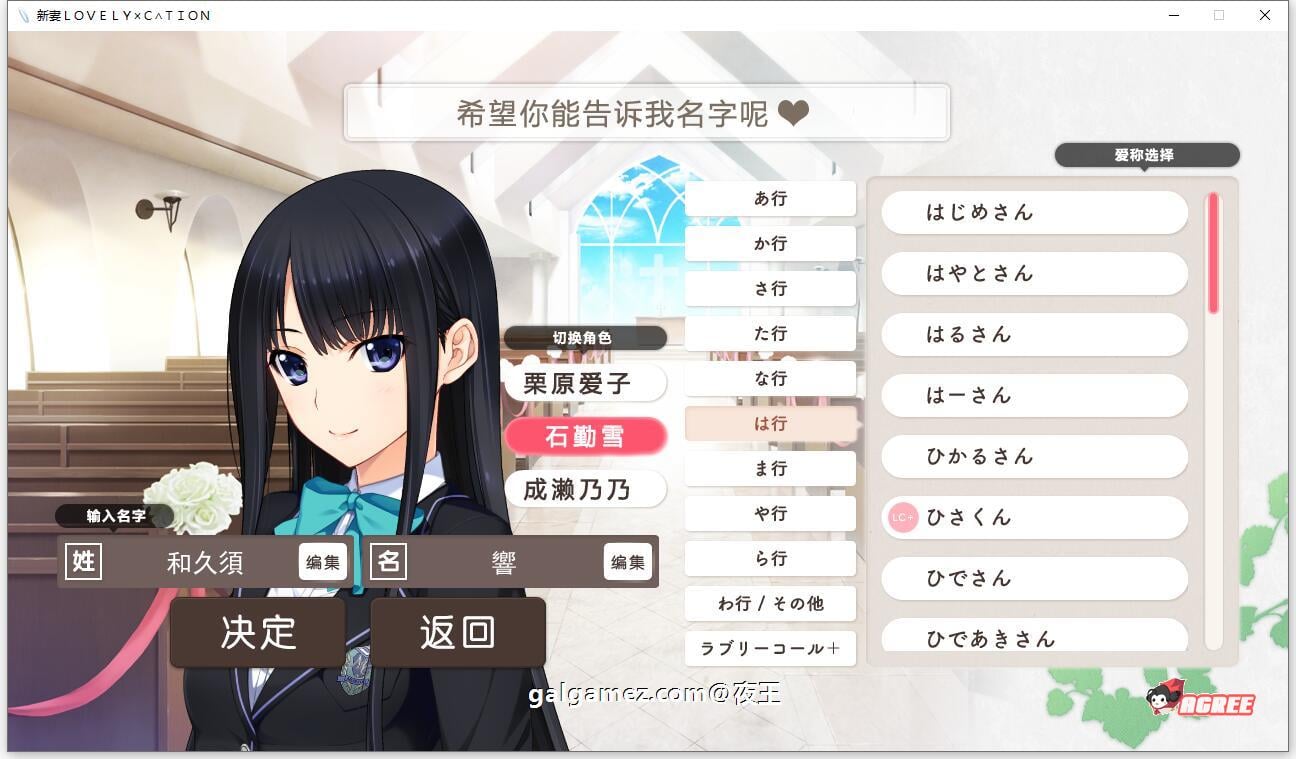The width and height of the screenshot is (1296, 759).
Task: Click 编集 next to the surname 和久須
Action: [322, 562]
